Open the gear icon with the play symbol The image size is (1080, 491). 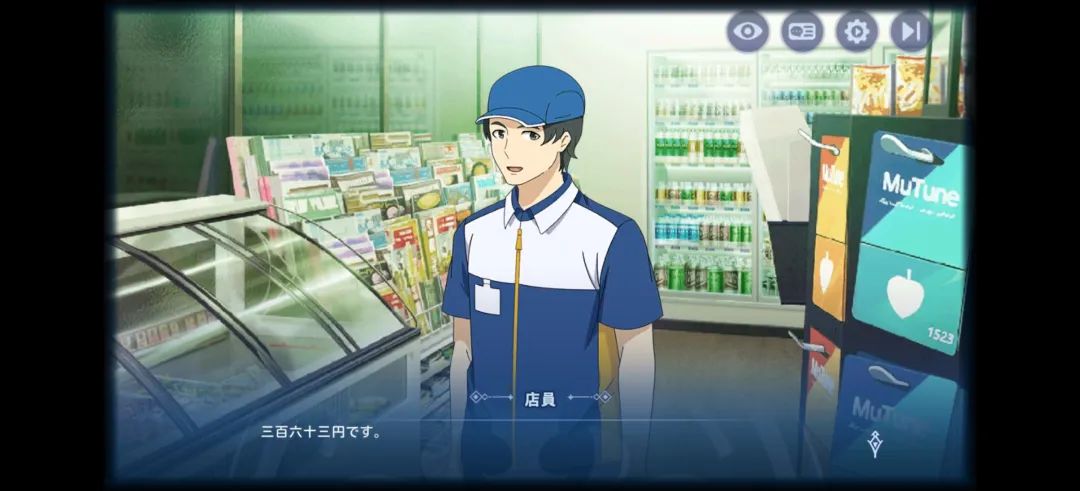pos(856,31)
